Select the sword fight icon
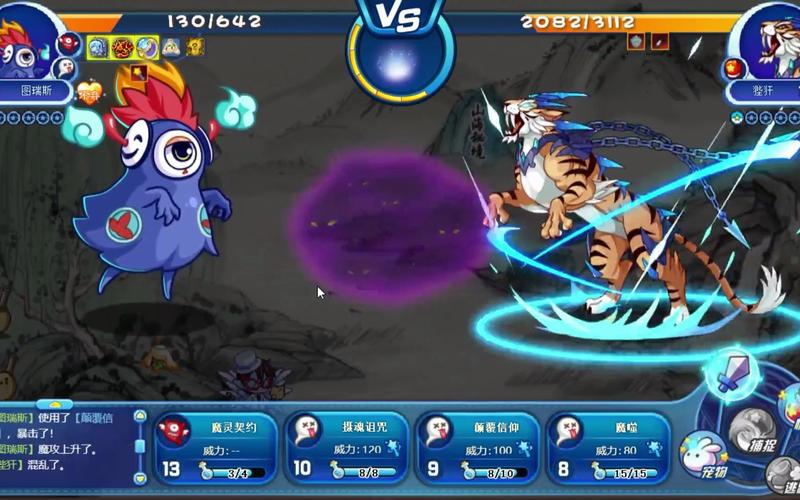This screenshot has height=500, width=800. coord(734,373)
